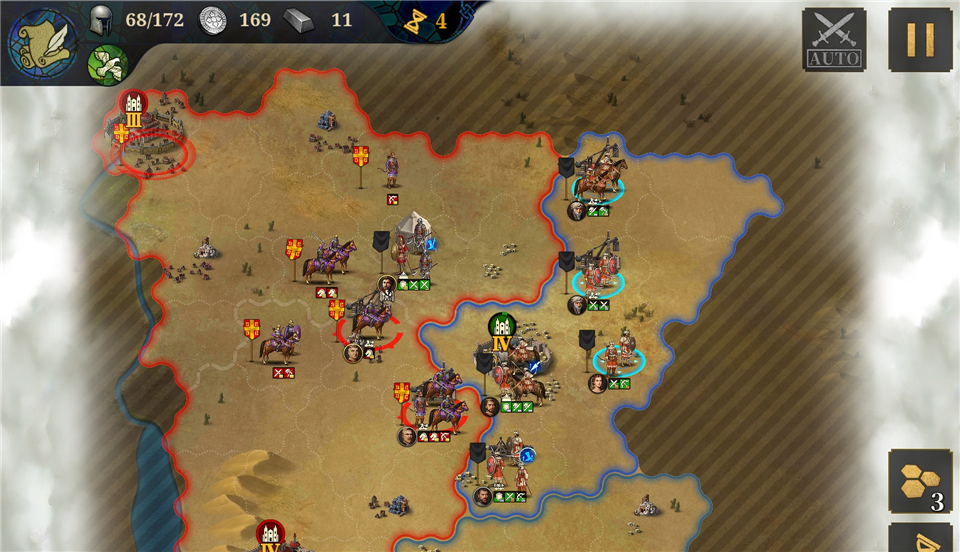Toggle the AUTO battle button

(x=834, y=40)
